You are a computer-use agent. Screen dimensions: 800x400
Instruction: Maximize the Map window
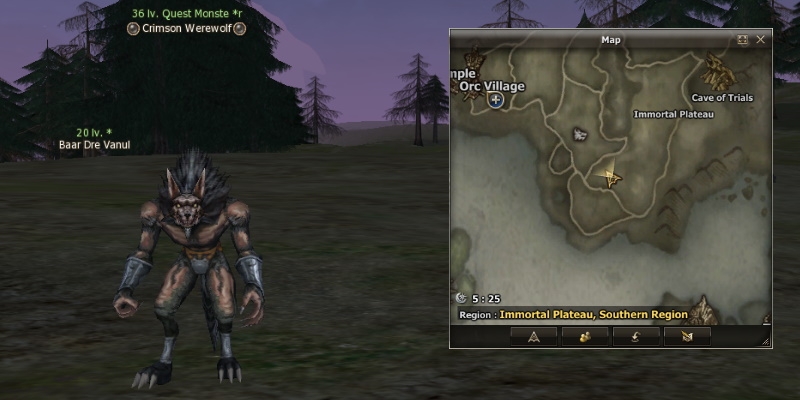click(743, 40)
